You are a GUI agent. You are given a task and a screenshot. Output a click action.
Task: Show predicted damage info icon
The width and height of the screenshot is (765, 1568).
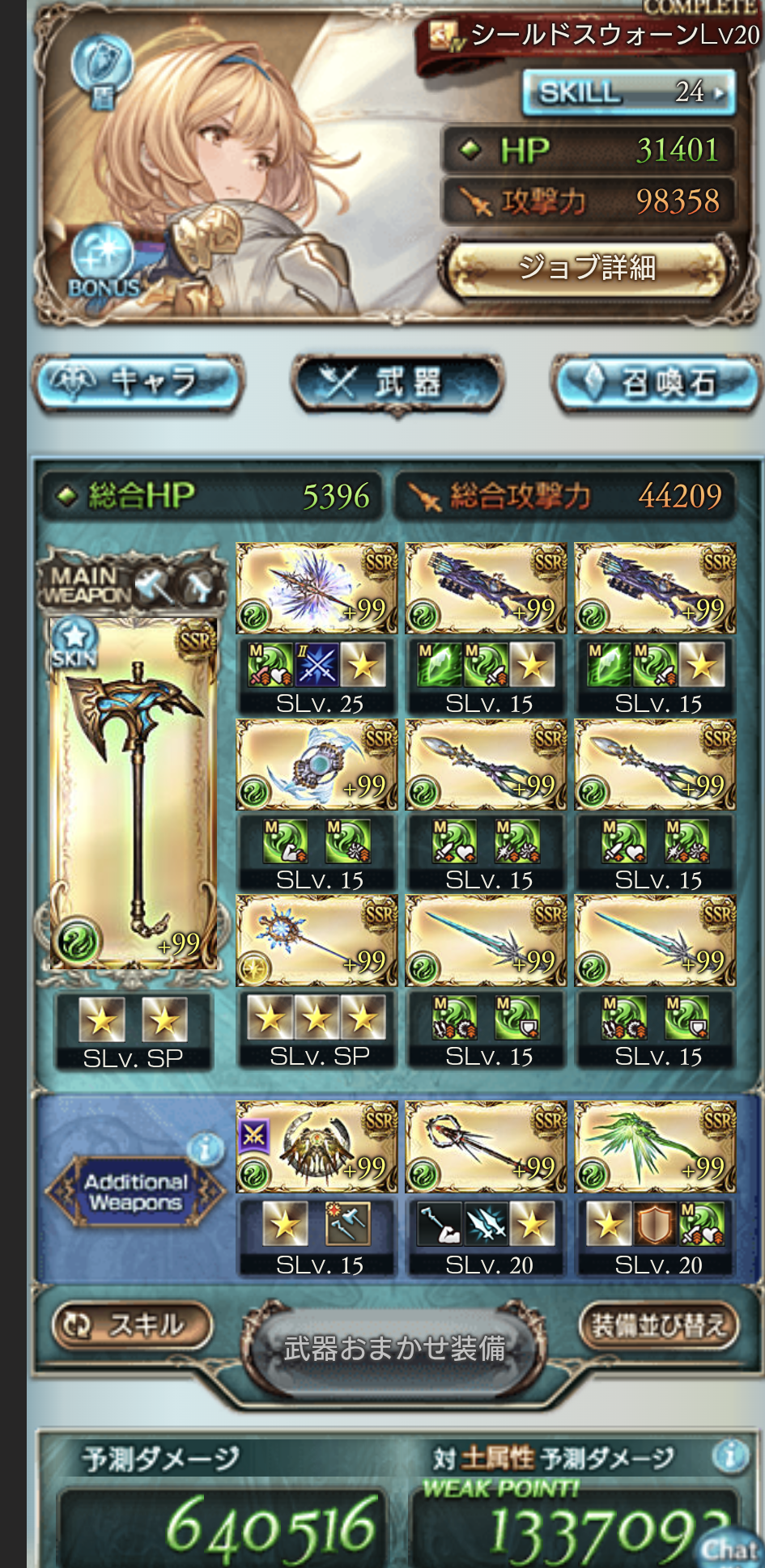click(x=729, y=1456)
